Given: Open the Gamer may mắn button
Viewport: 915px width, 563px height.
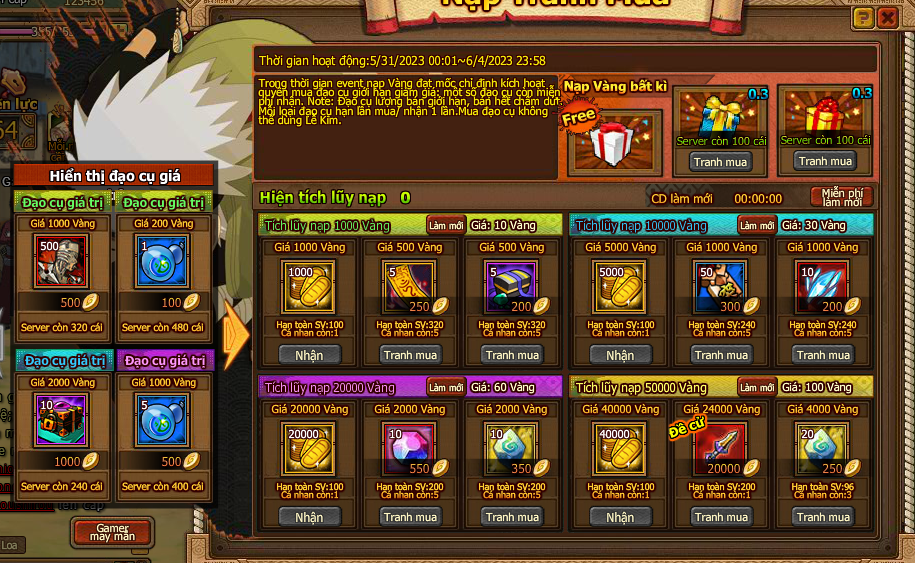Looking at the screenshot, I should tap(111, 531).
